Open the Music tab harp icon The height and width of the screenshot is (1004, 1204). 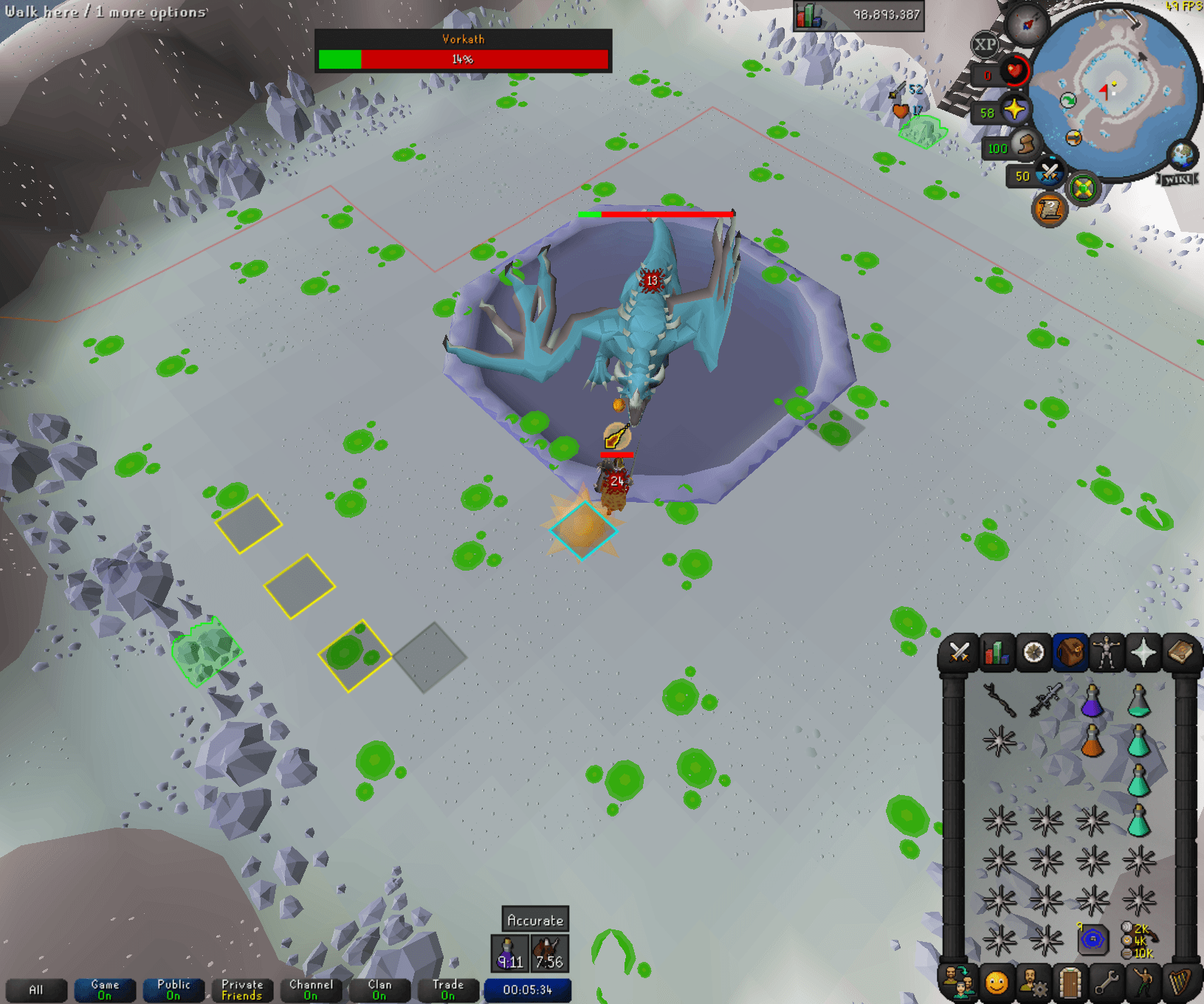(1179, 983)
